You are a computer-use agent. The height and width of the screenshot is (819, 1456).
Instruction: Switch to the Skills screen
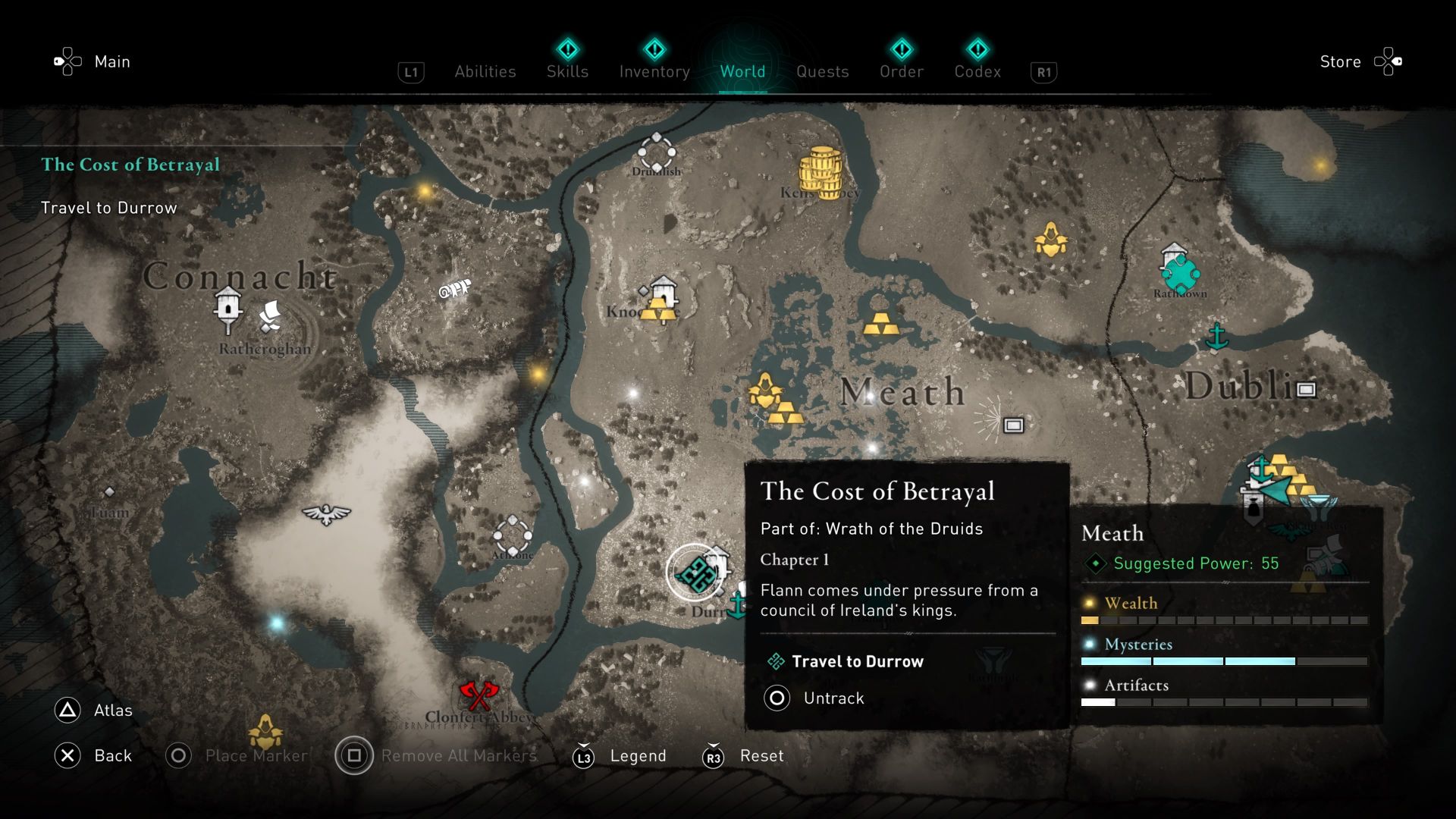pyautogui.click(x=566, y=71)
